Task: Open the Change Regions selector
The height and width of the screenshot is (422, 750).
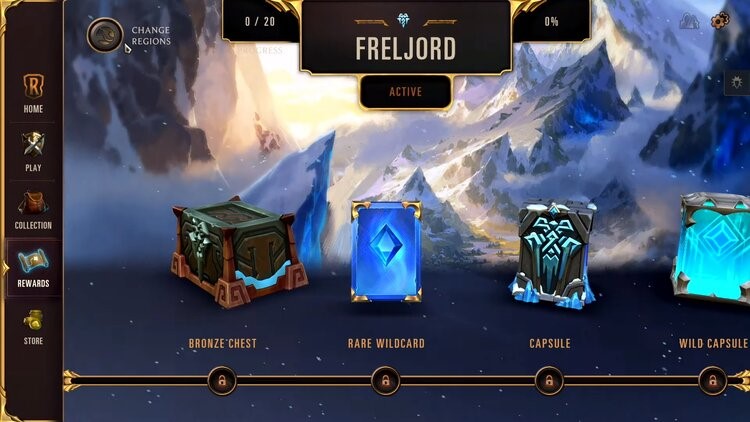Action: (x=105, y=35)
